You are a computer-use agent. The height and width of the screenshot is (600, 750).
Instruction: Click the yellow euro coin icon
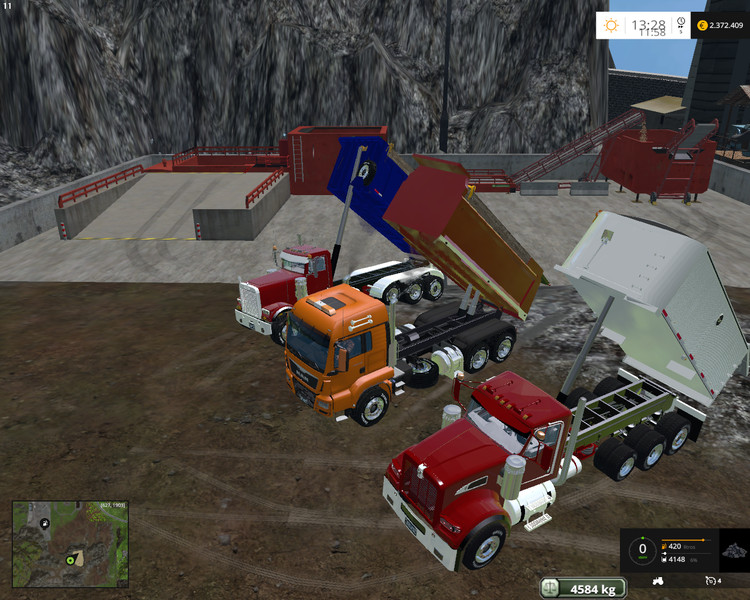click(702, 25)
